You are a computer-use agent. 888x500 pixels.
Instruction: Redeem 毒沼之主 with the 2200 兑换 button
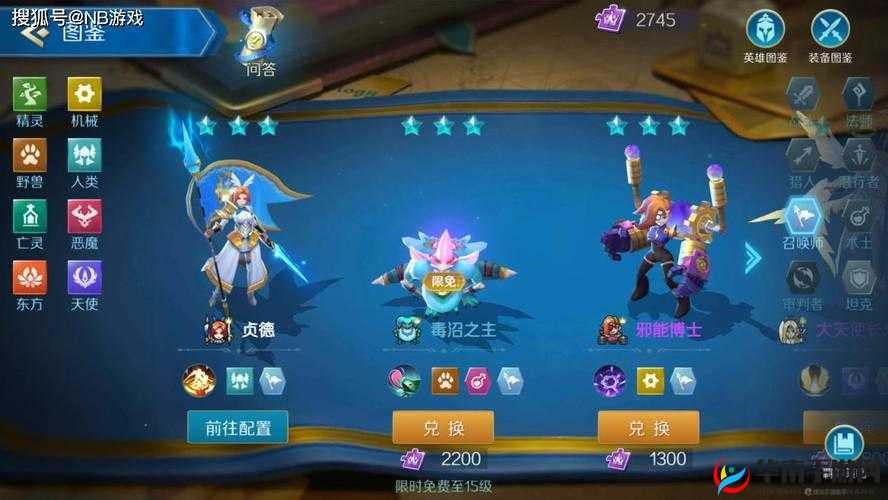[x=443, y=428]
